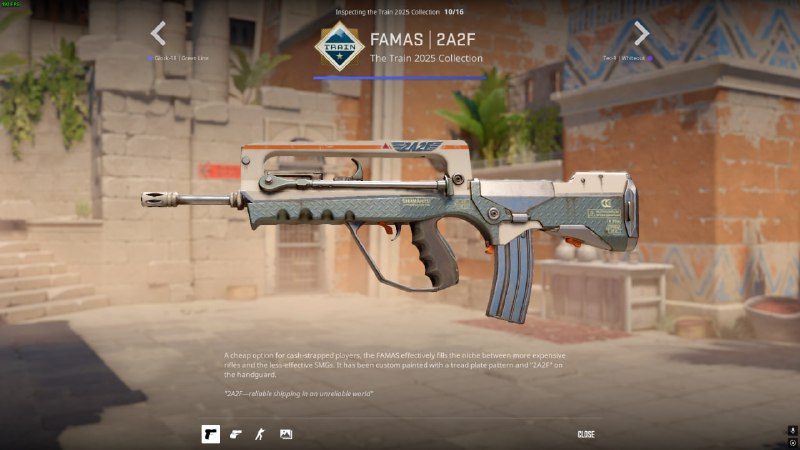This screenshot has height=450, width=800.
Task: Show the weapon on a character model
Action: (x=261, y=434)
